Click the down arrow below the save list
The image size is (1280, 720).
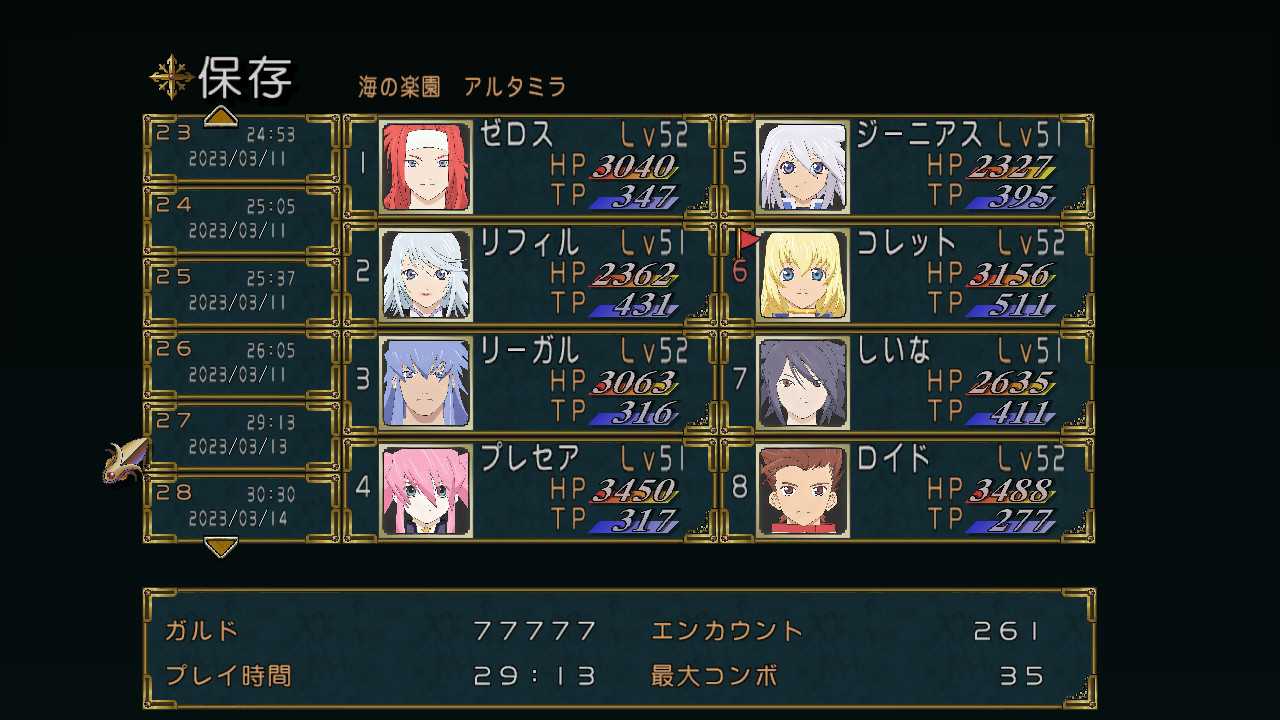(221, 546)
